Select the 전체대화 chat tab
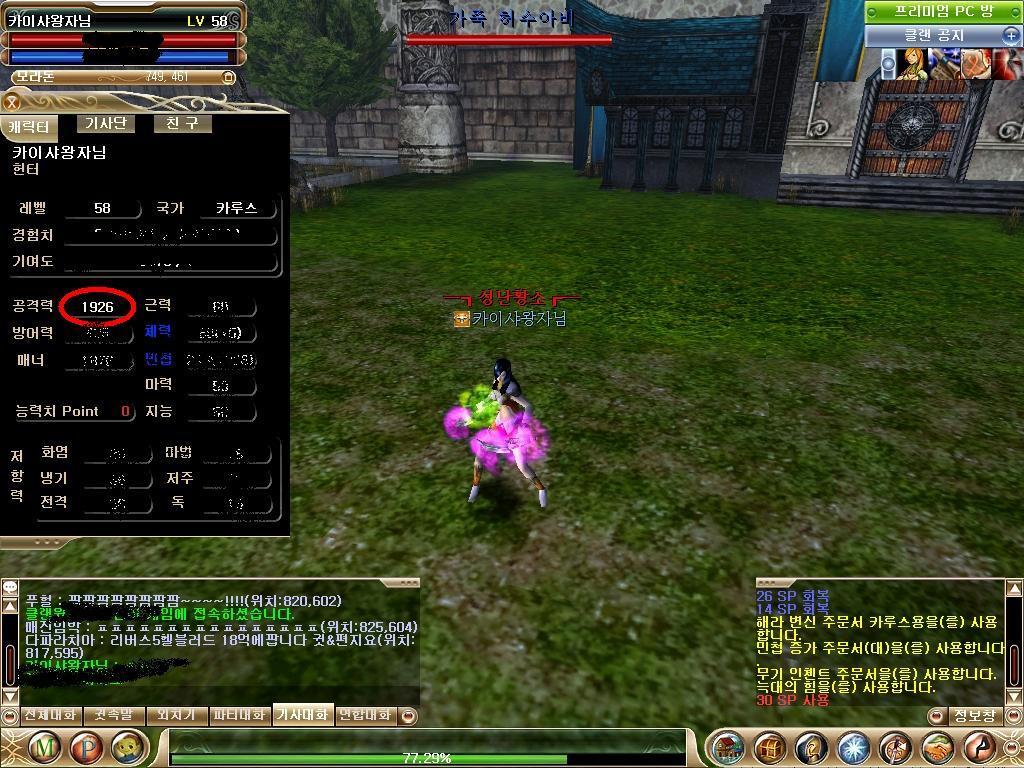Viewport: 1024px width, 768px height. [49, 715]
